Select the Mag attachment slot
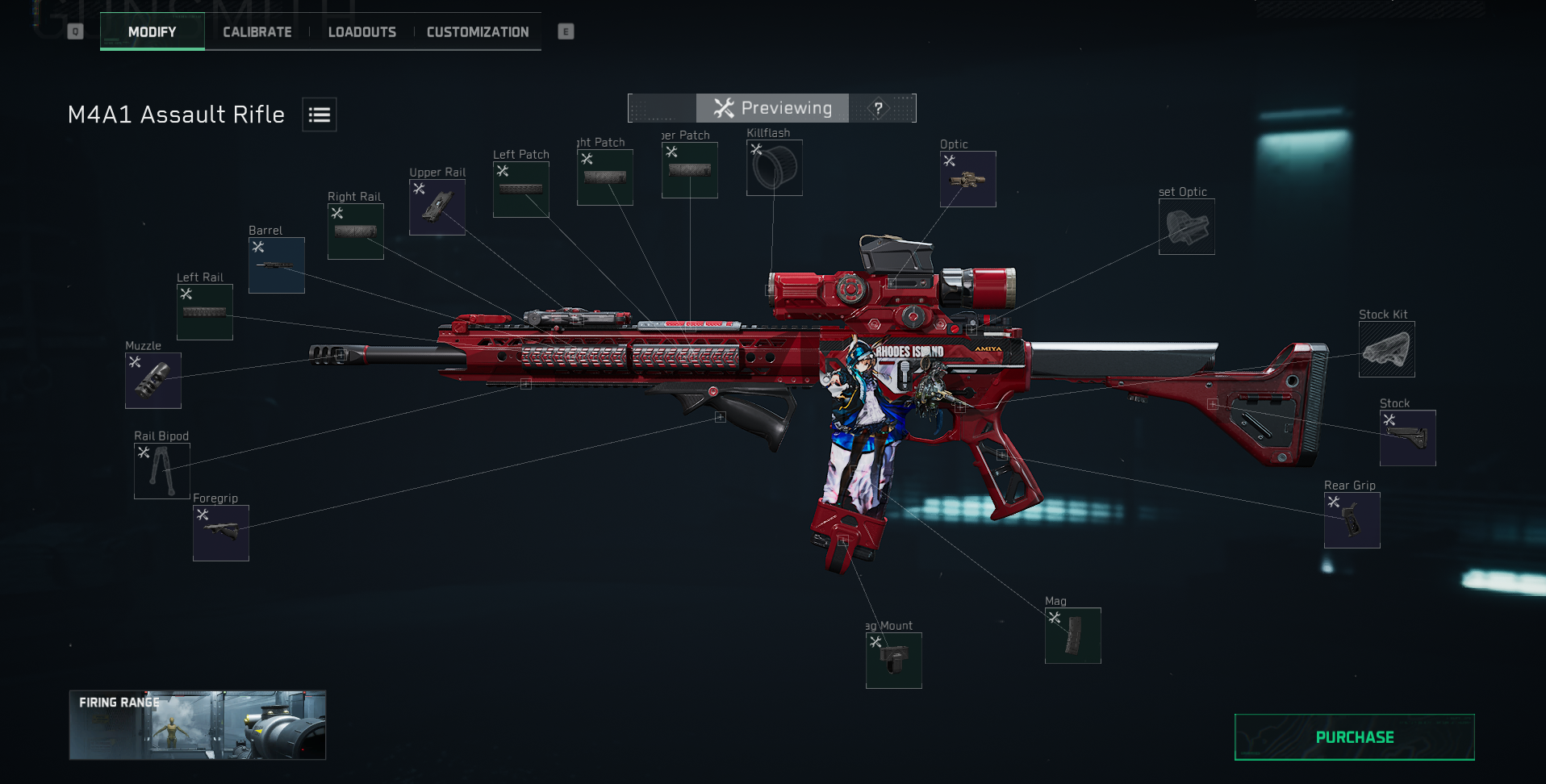 [x=1072, y=636]
